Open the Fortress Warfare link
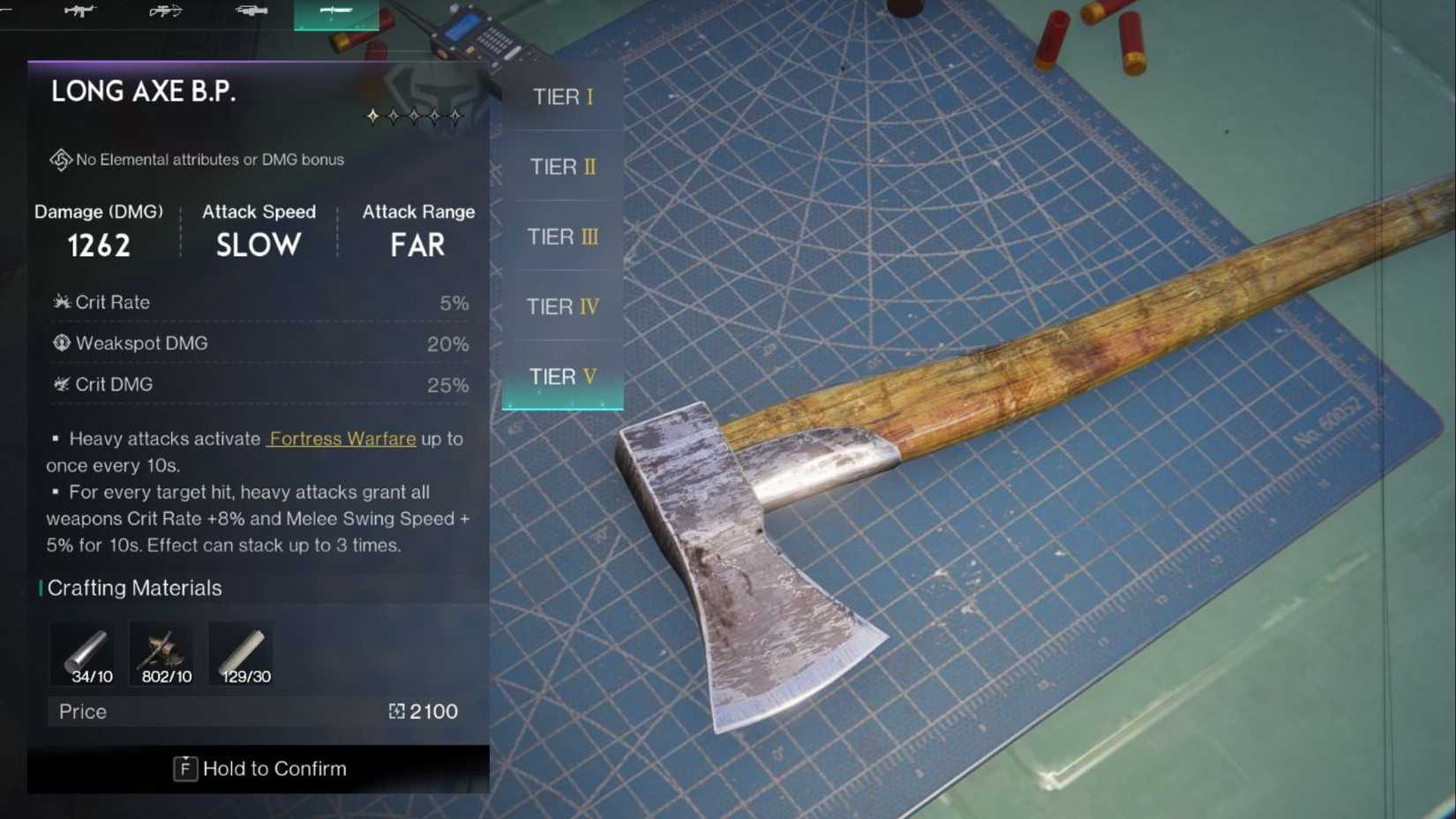This screenshot has width=1456, height=819. (x=341, y=439)
